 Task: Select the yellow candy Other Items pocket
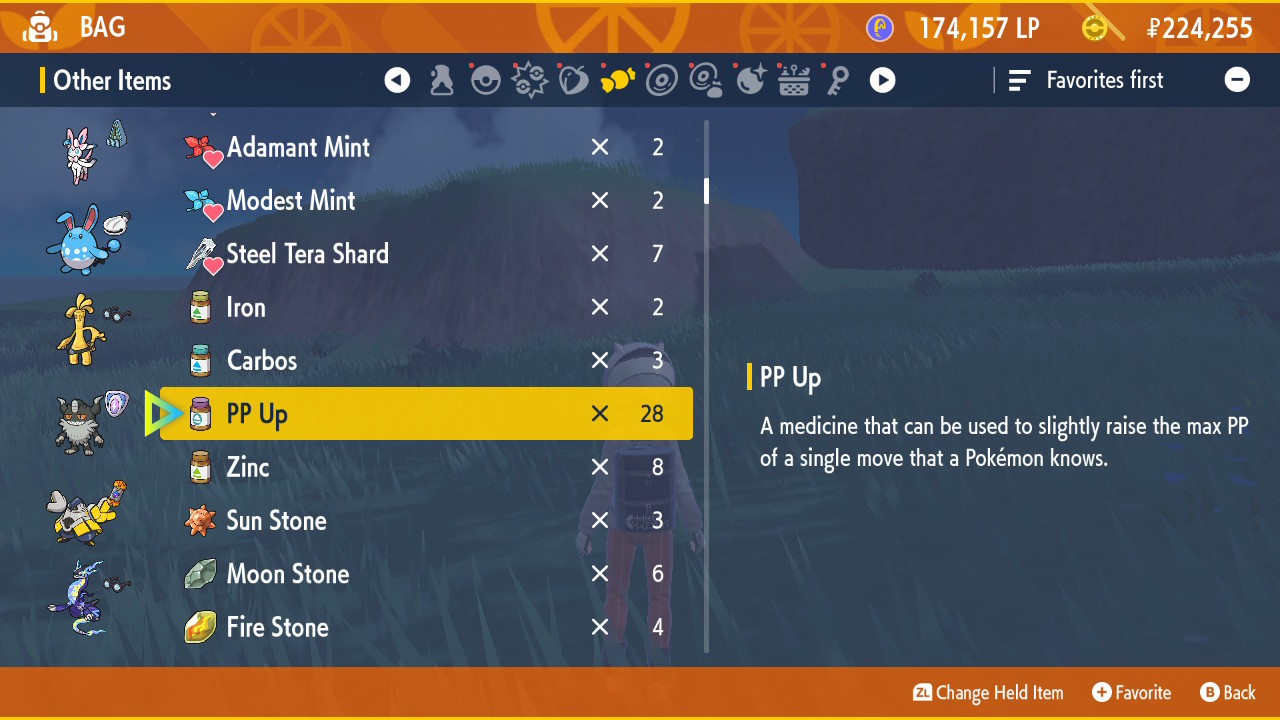618,80
